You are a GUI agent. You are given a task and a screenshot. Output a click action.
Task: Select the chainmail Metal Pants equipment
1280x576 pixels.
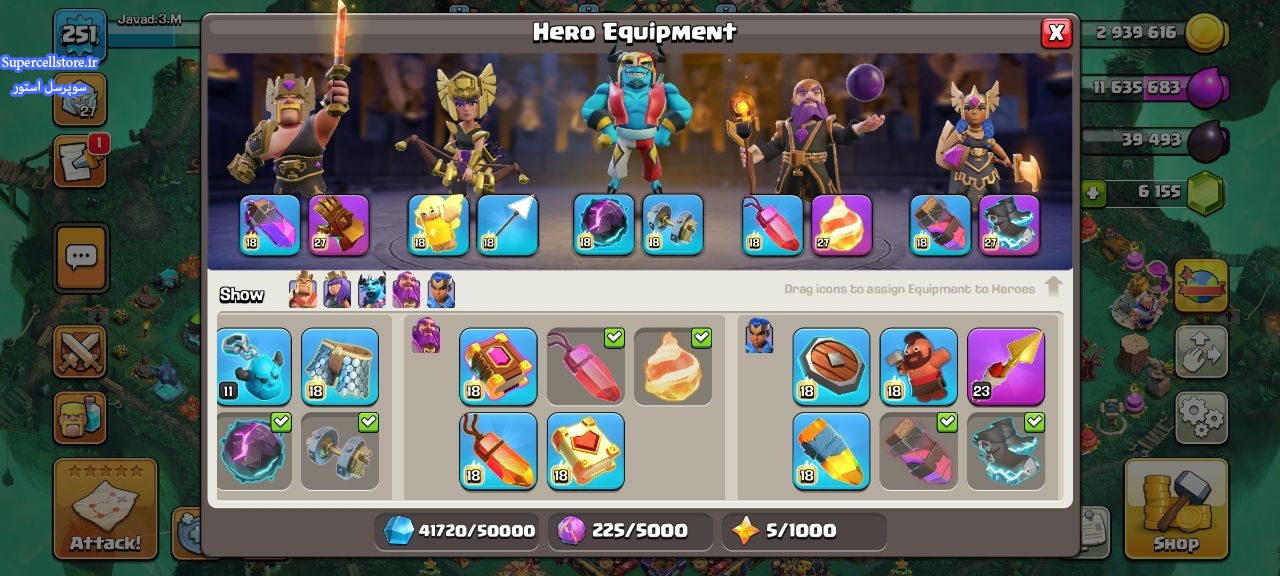click(x=340, y=367)
